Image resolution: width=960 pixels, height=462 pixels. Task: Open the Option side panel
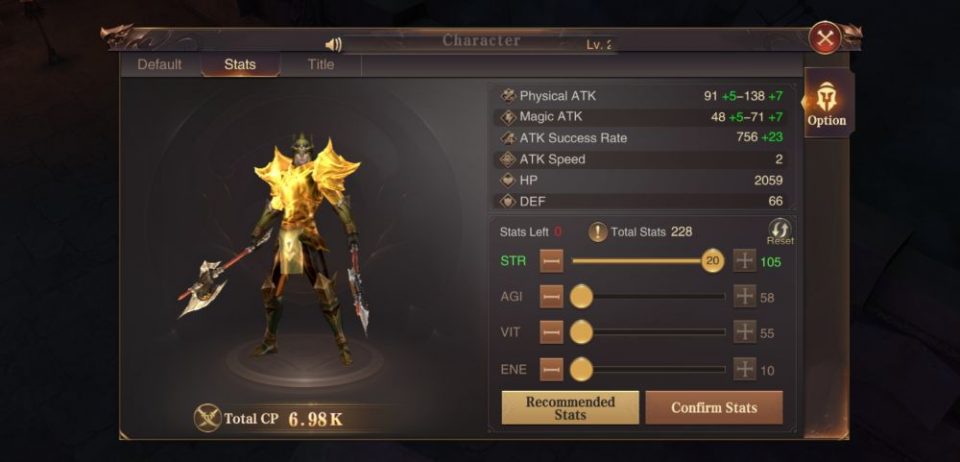827,104
